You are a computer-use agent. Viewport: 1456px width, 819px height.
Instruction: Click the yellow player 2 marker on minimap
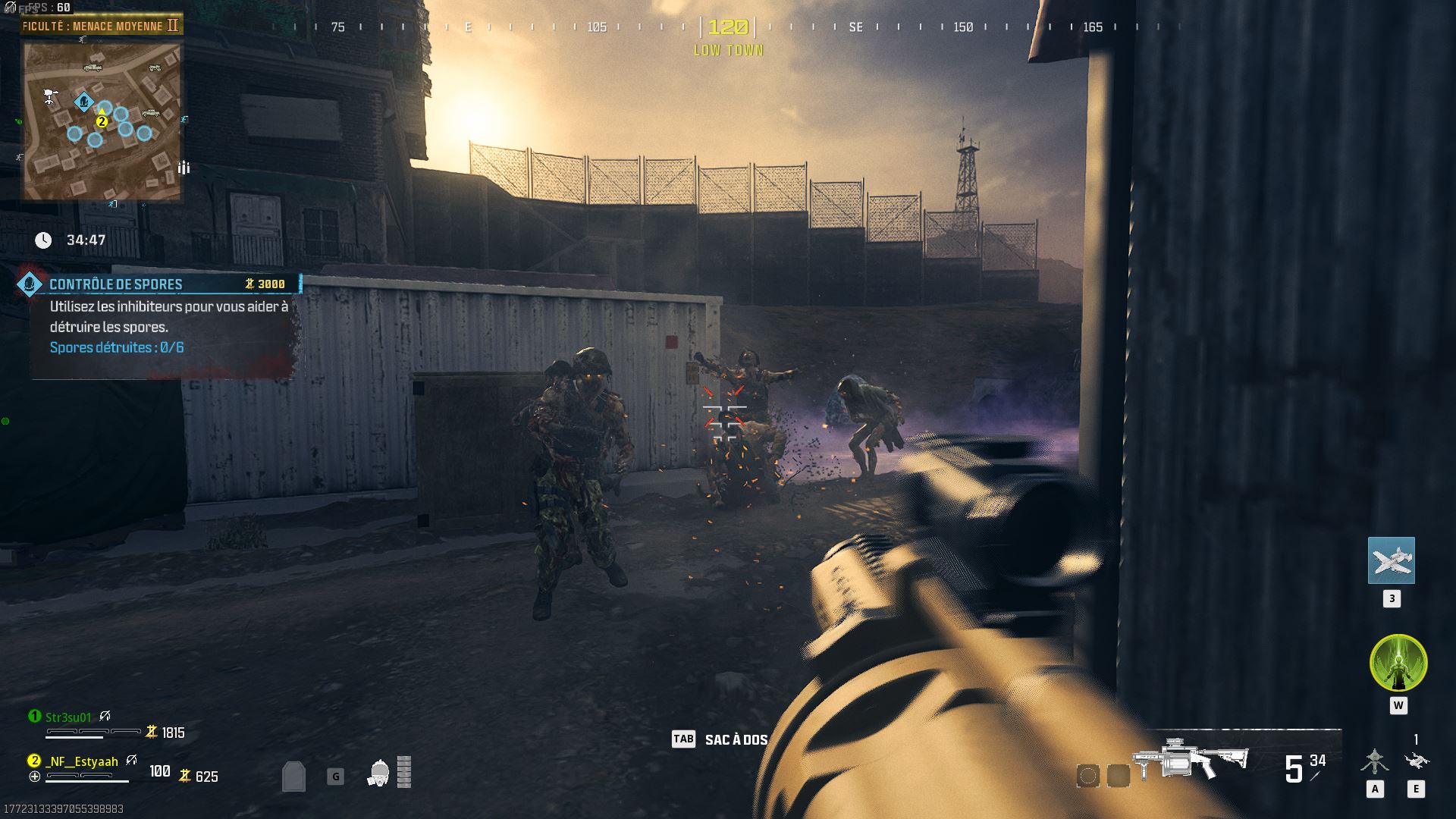[x=102, y=121]
